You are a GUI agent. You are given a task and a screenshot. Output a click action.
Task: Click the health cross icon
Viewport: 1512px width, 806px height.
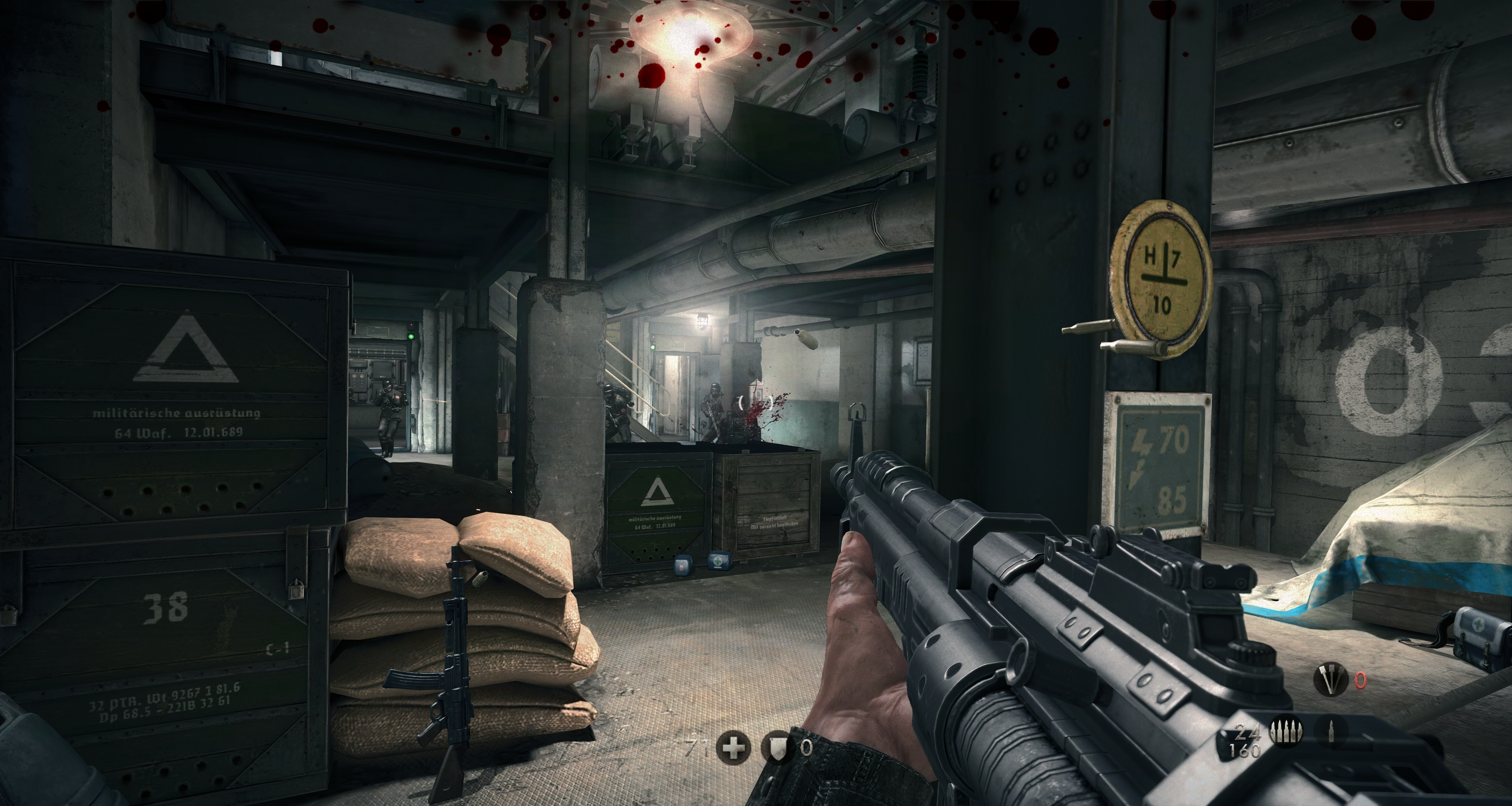click(733, 747)
